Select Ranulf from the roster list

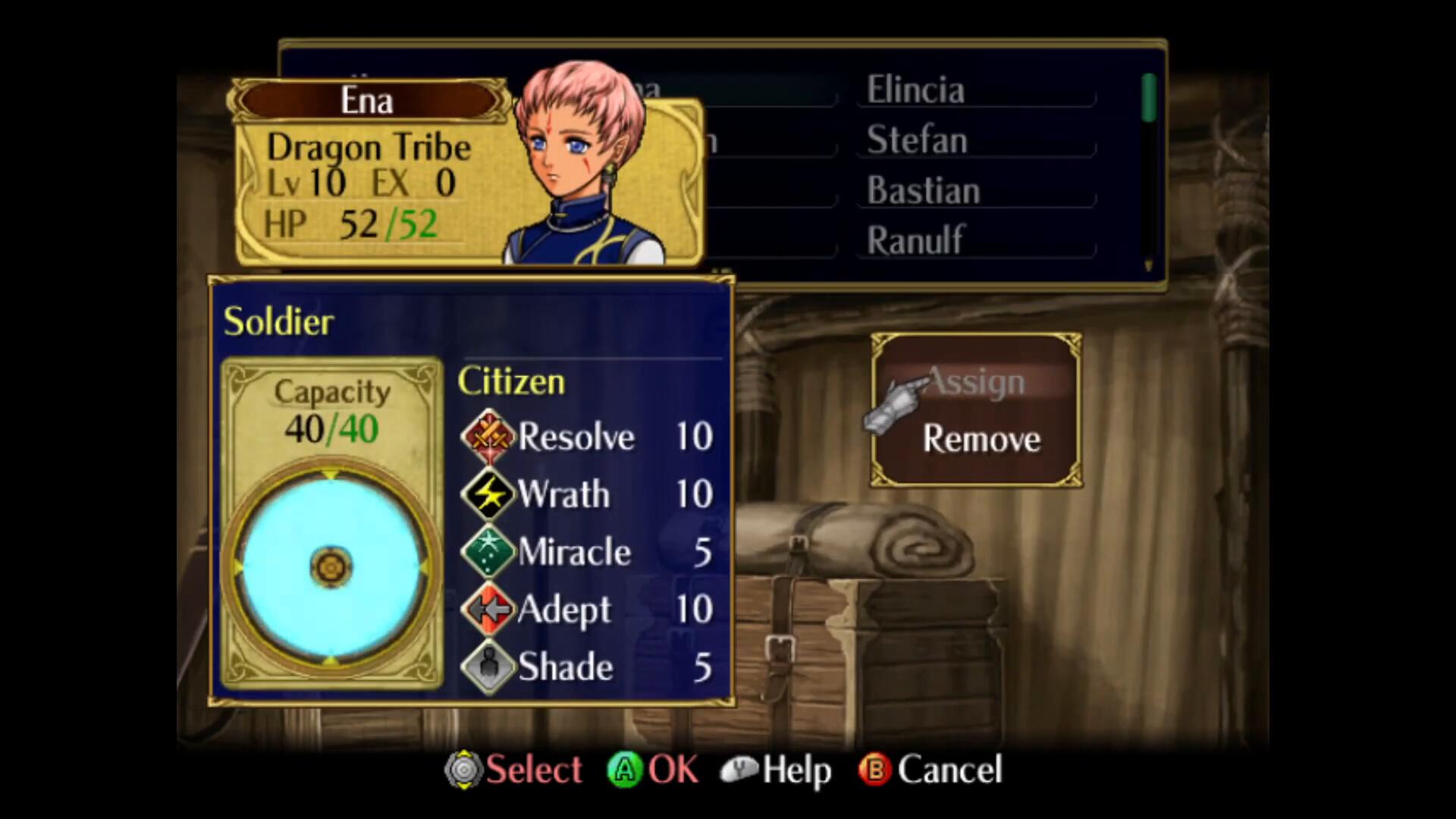pyautogui.click(x=915, y=240)
